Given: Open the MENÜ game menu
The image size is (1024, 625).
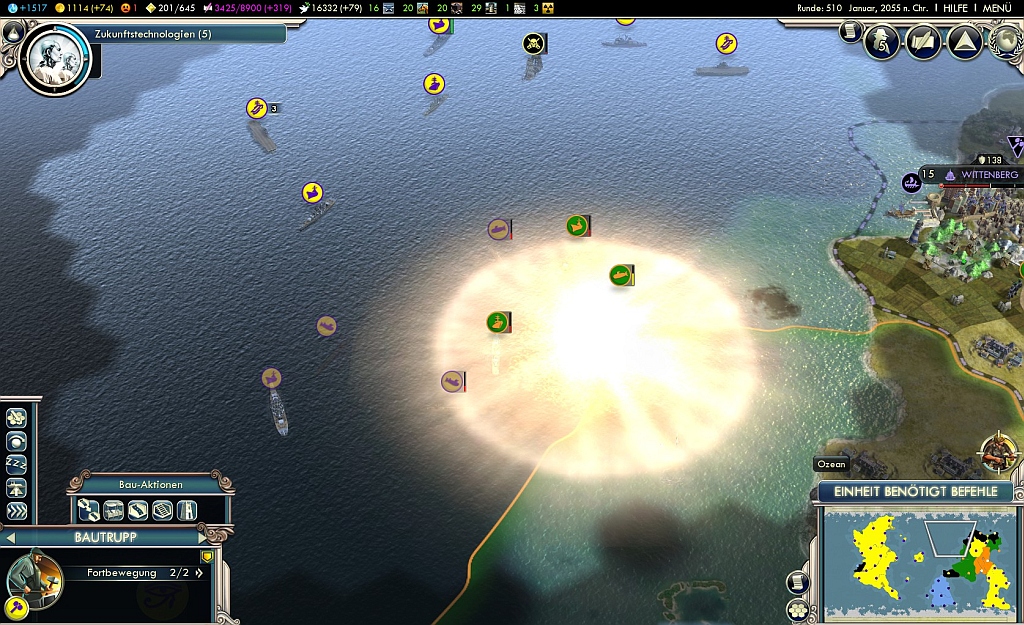Looking at the screenshot, I should coord(997,8).
